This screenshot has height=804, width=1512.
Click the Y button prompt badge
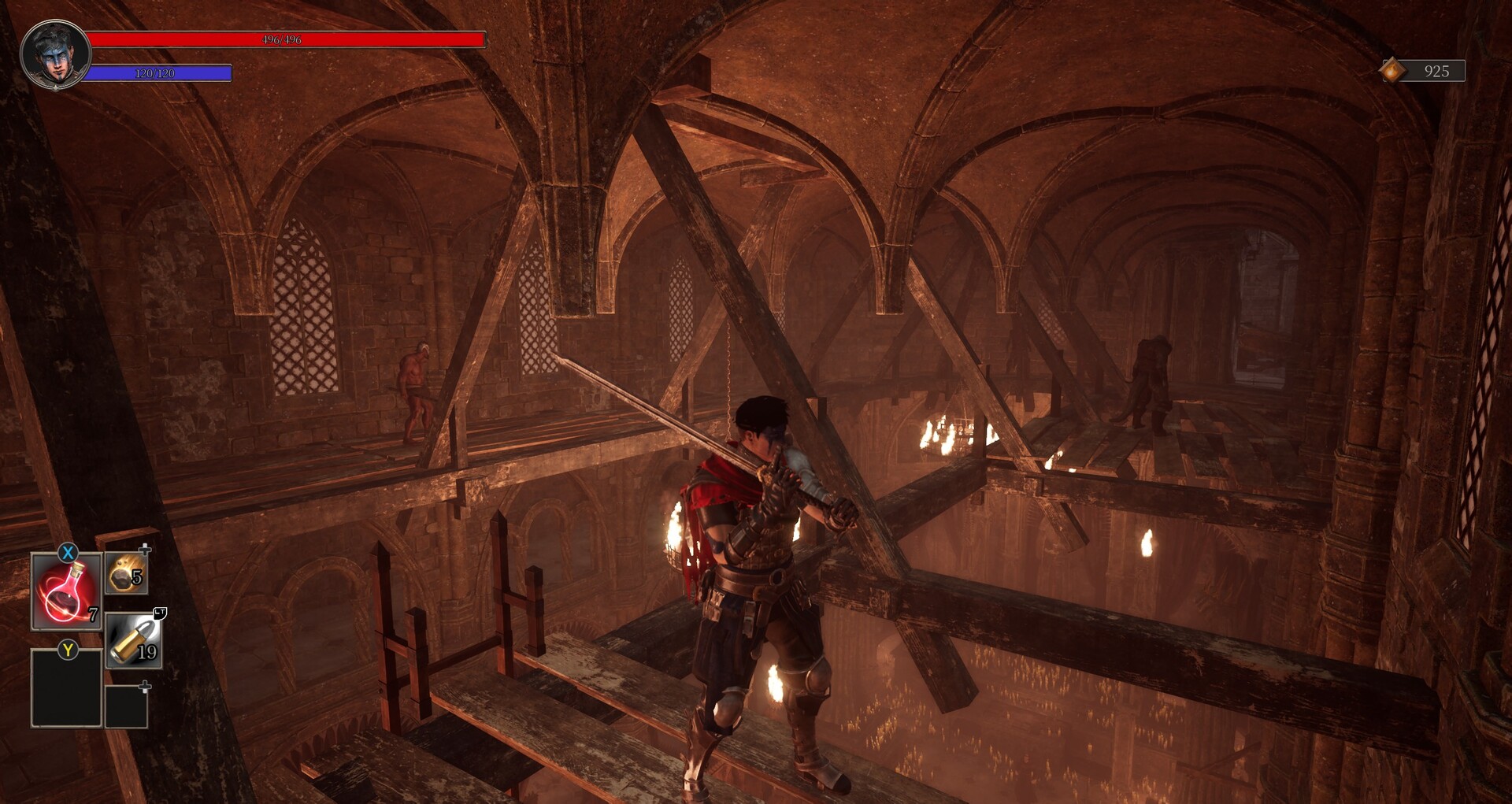click(x=67, y=649)
